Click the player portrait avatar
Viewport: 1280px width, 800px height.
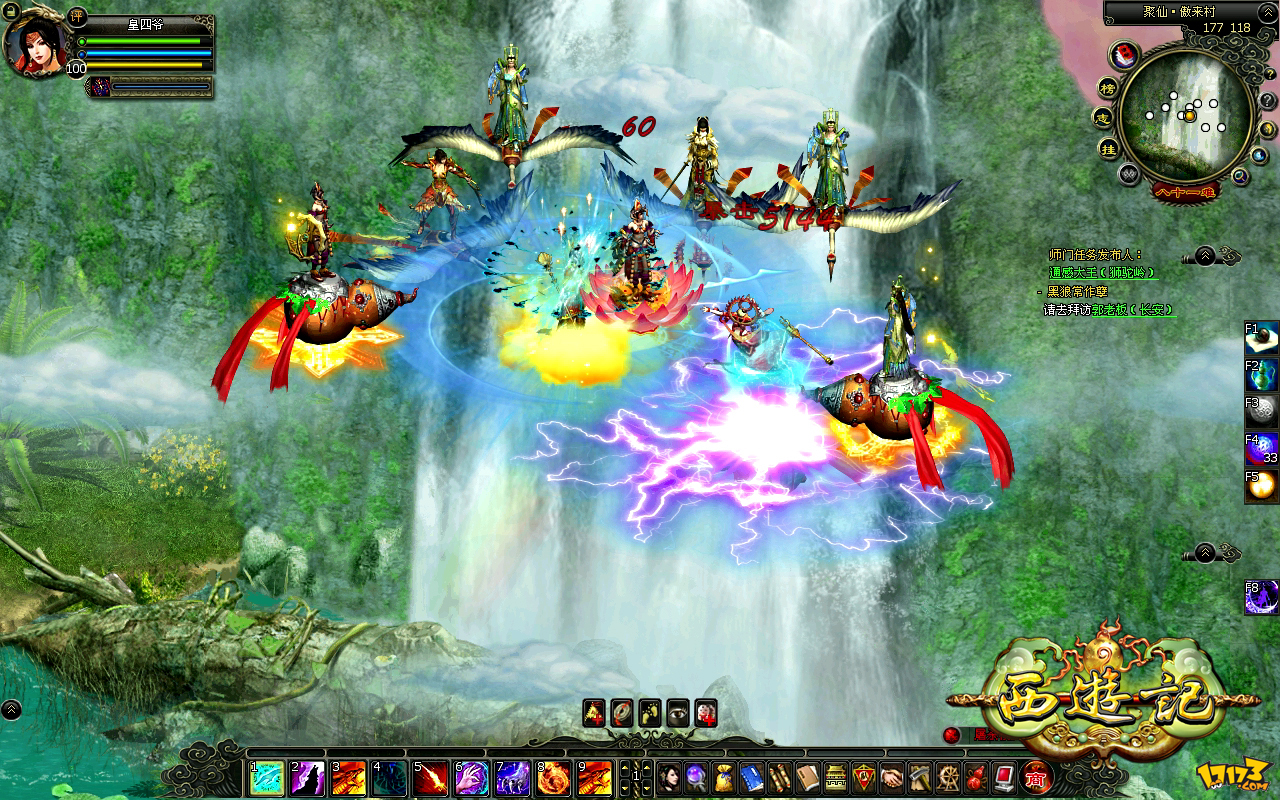coord(36,44)
